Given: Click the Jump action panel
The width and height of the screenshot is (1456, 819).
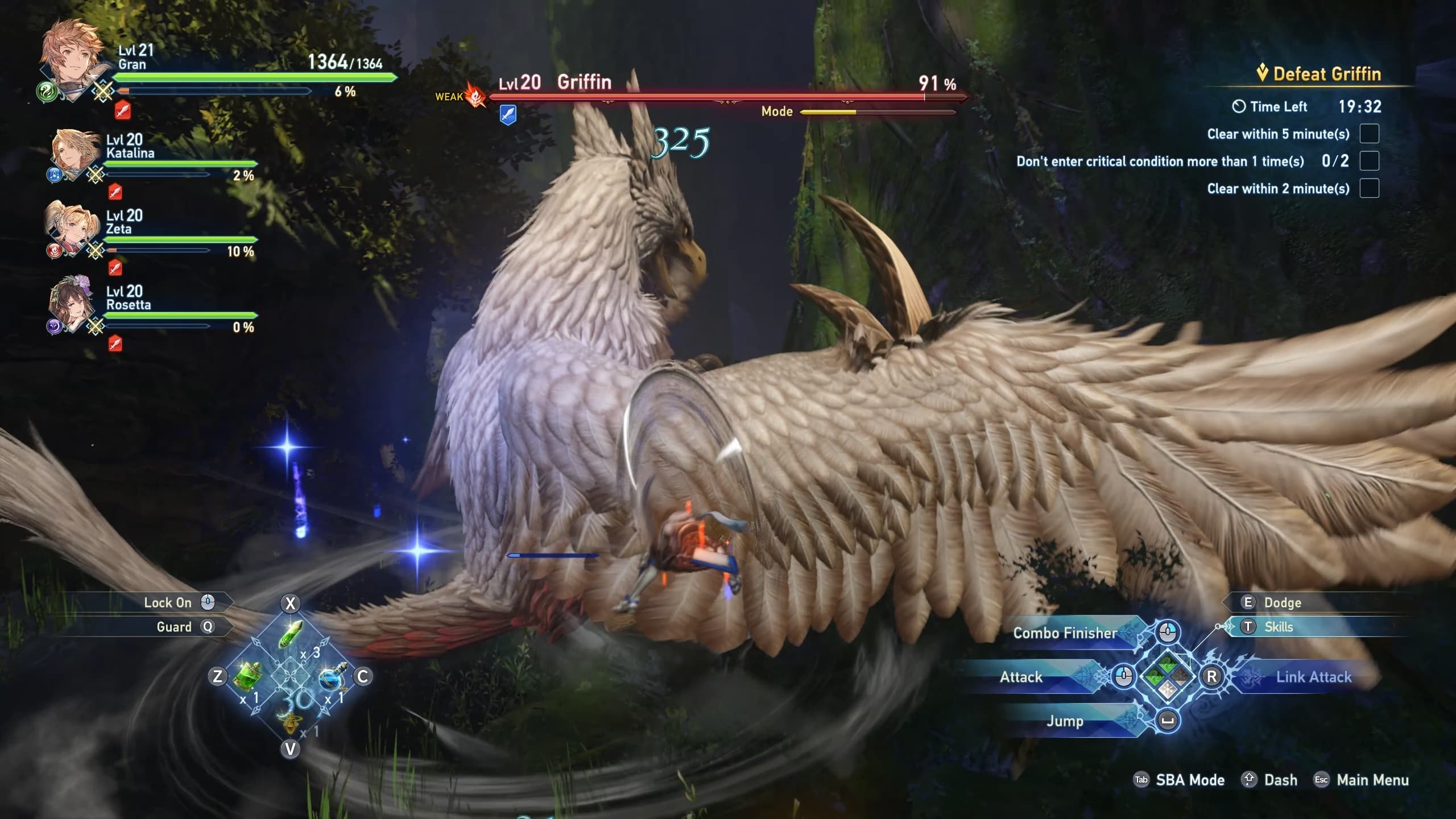Looking at the screenshot, I should pyautogui.click(x=1065, y=721).
